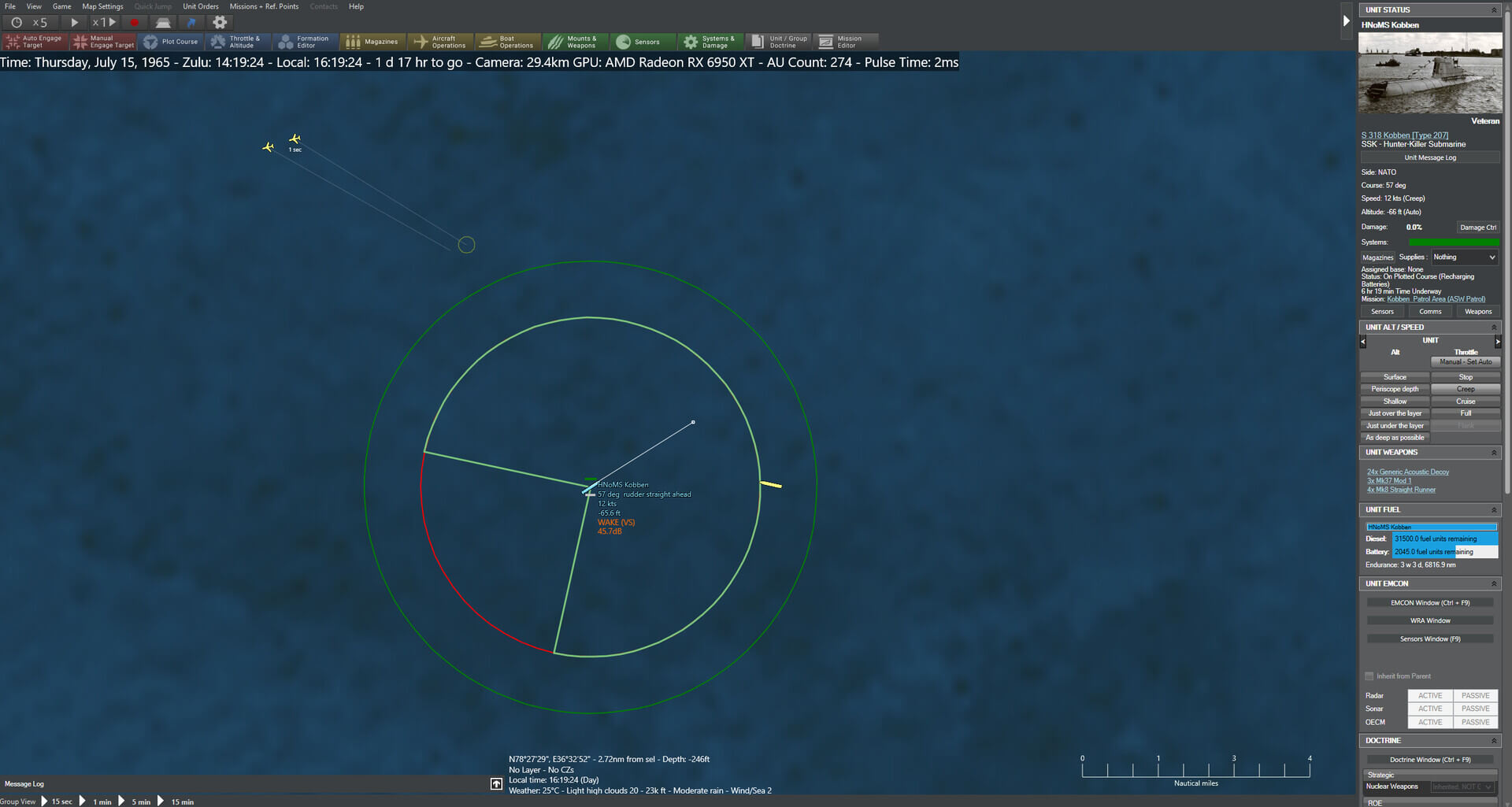
Task: Open the Systems & Damage panel
Action: tap(710, 41)
